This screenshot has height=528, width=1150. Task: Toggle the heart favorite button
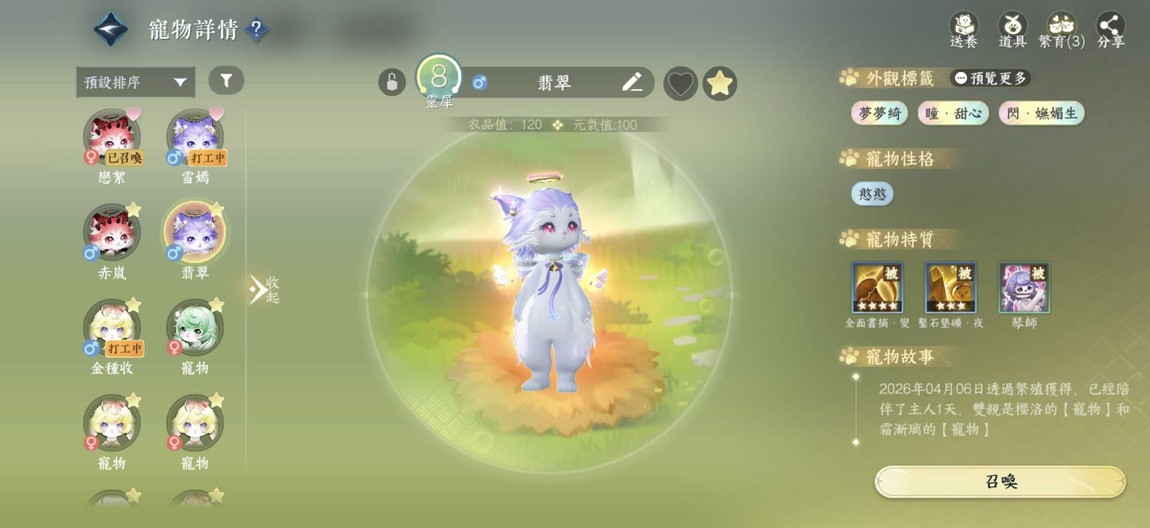(680, 83)
